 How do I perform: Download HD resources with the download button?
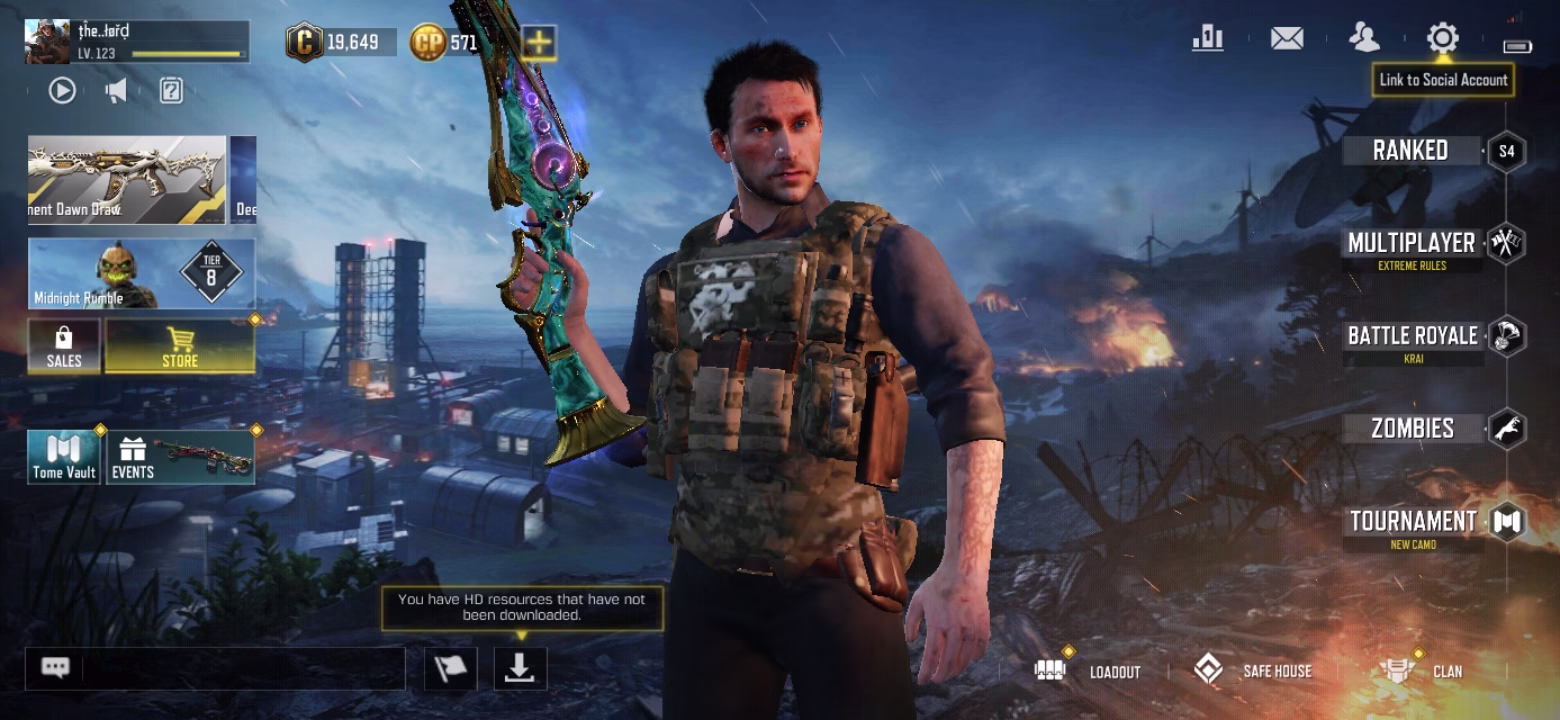click(520, 668)
